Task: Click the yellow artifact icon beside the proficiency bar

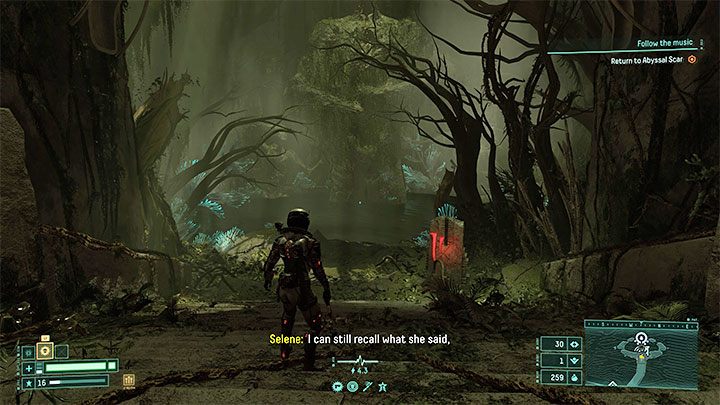Action: (x=129, y=381)
